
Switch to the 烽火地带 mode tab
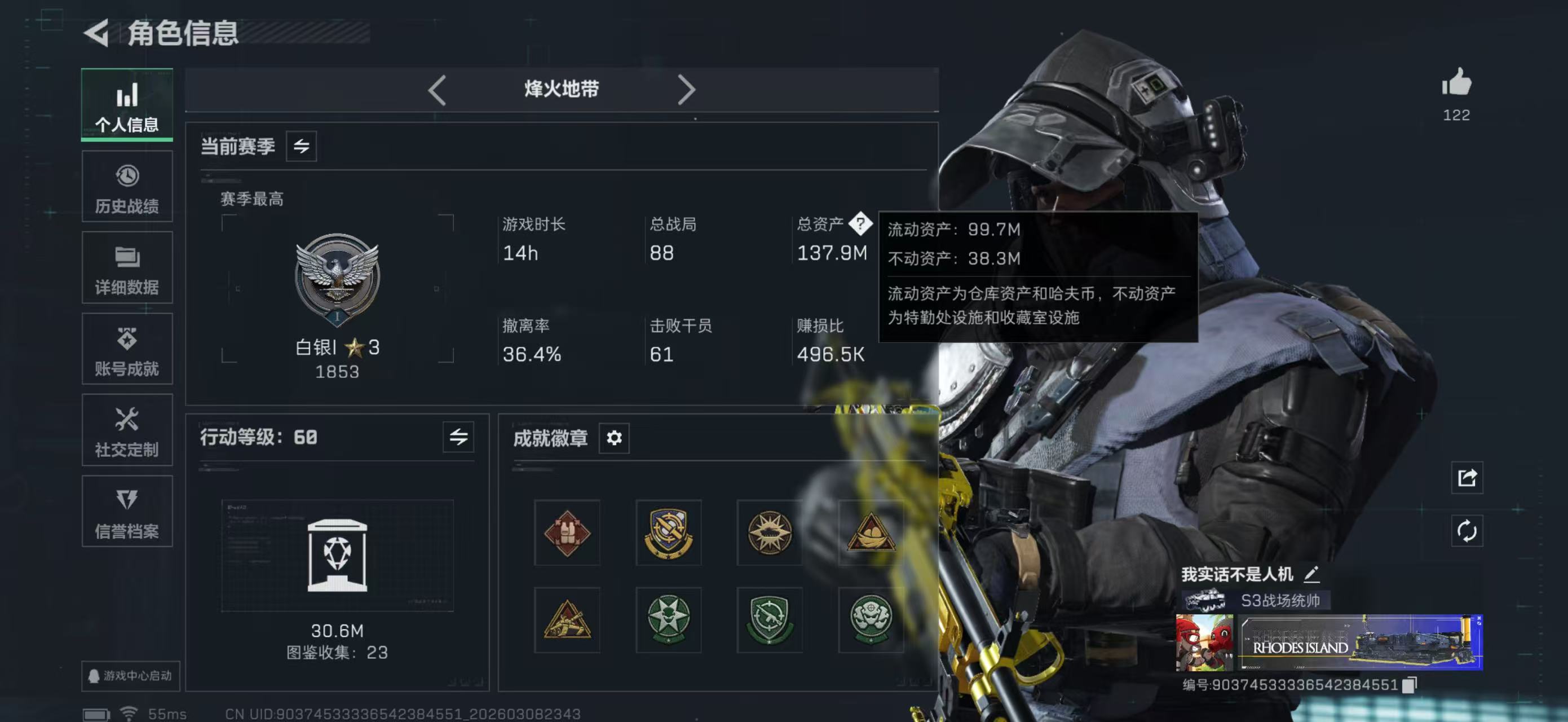point(560,89)
